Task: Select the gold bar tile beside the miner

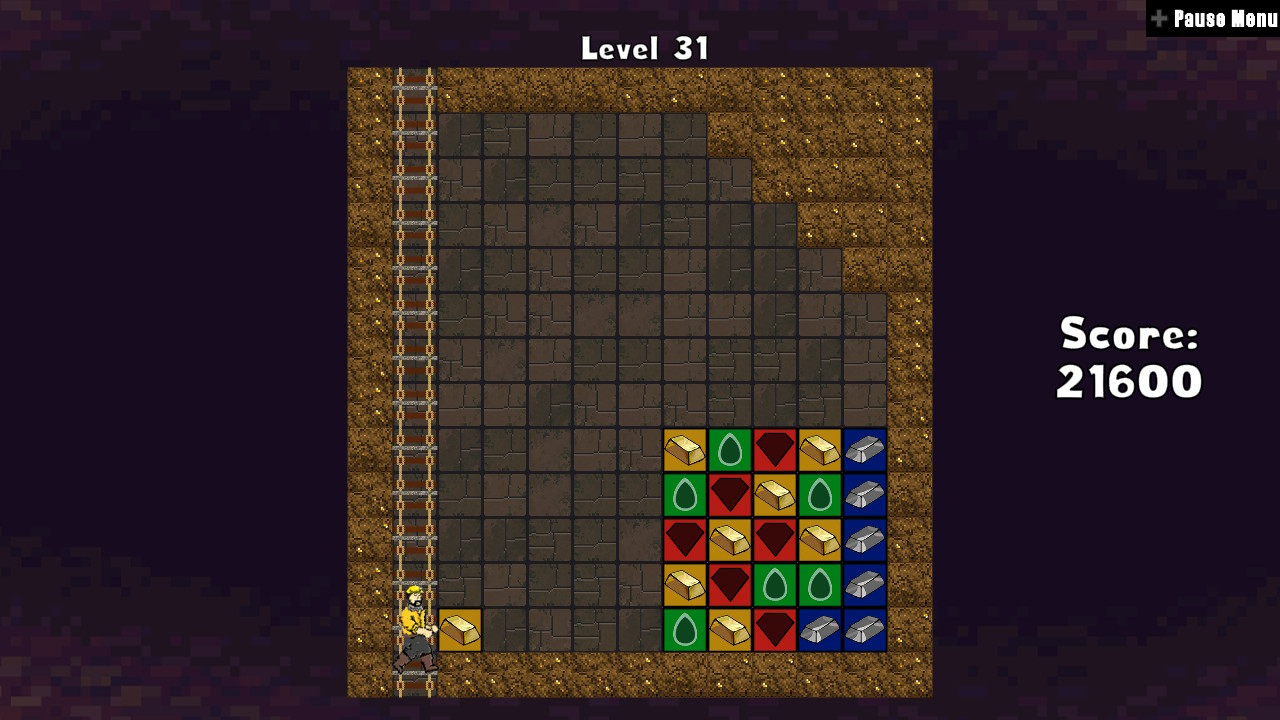Action: [460, 628]
